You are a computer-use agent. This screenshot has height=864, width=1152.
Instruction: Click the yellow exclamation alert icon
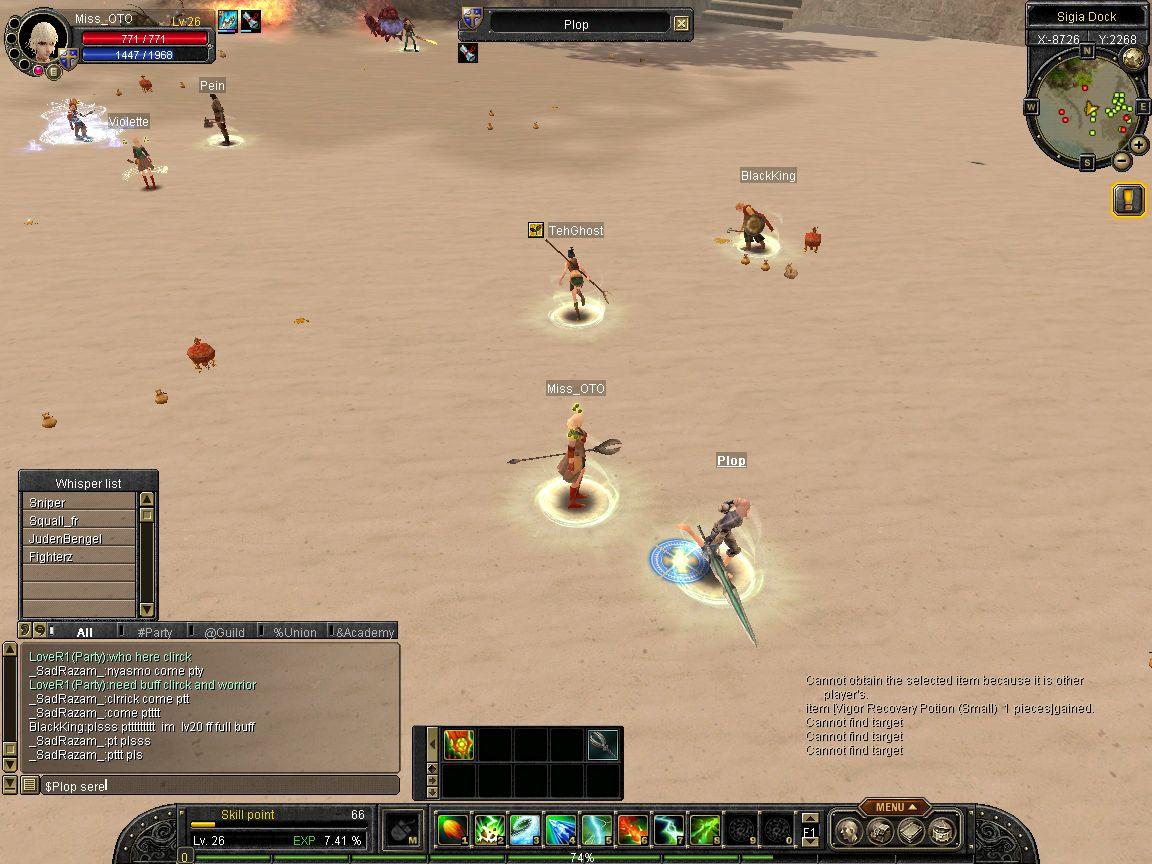click(1128, 199)
